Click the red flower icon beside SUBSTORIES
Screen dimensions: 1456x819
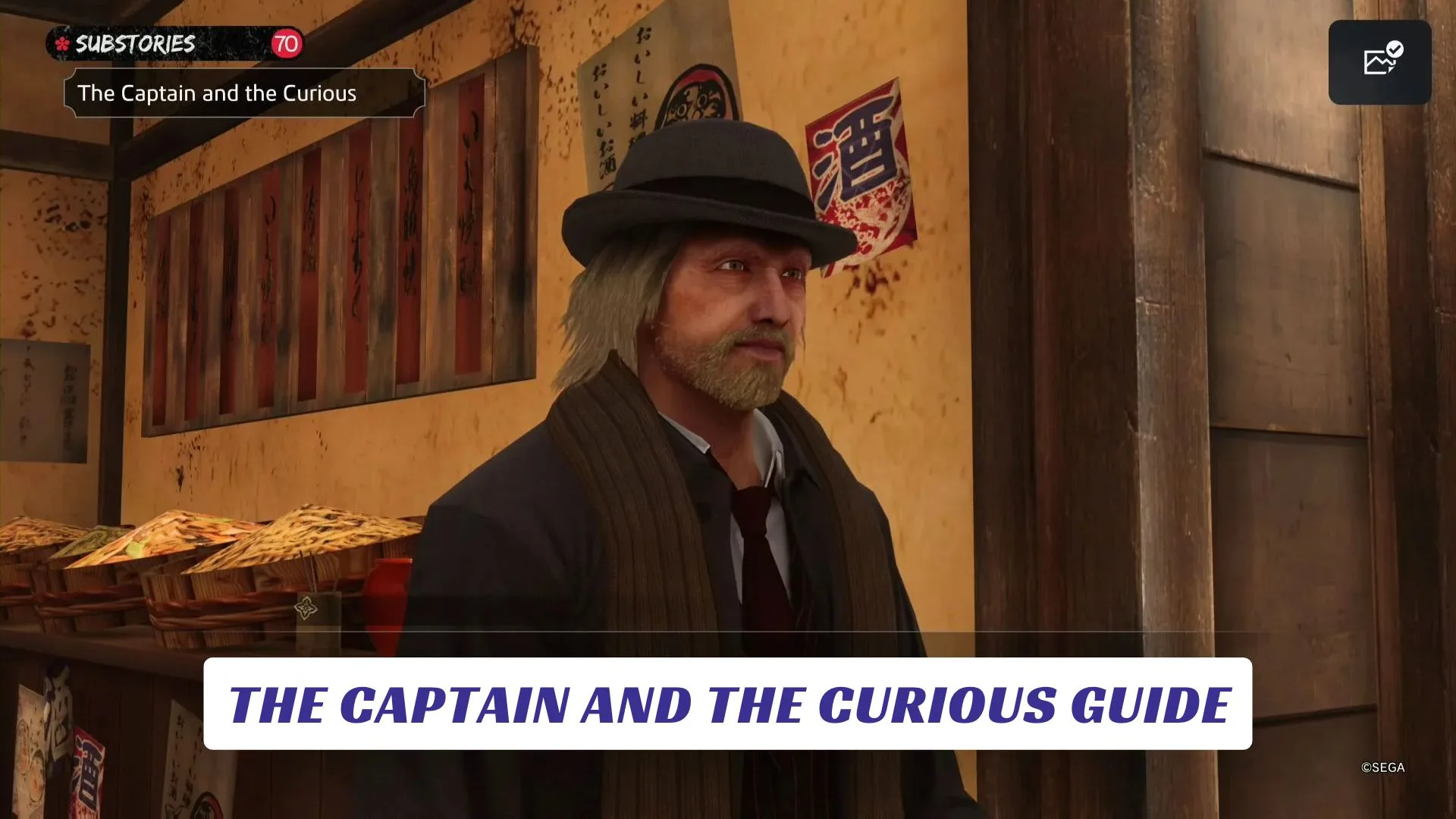(x=62, y=44)
